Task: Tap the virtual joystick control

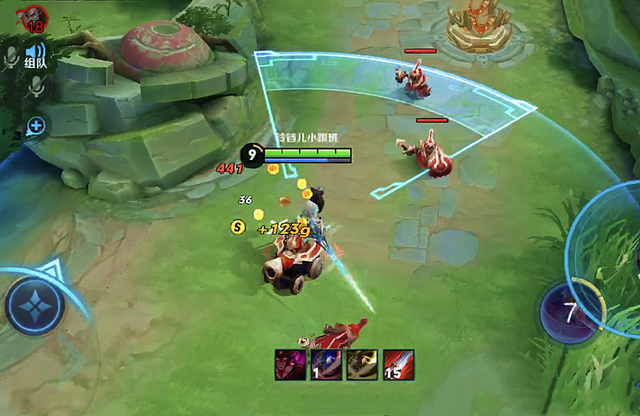Action: coord(35,305)
